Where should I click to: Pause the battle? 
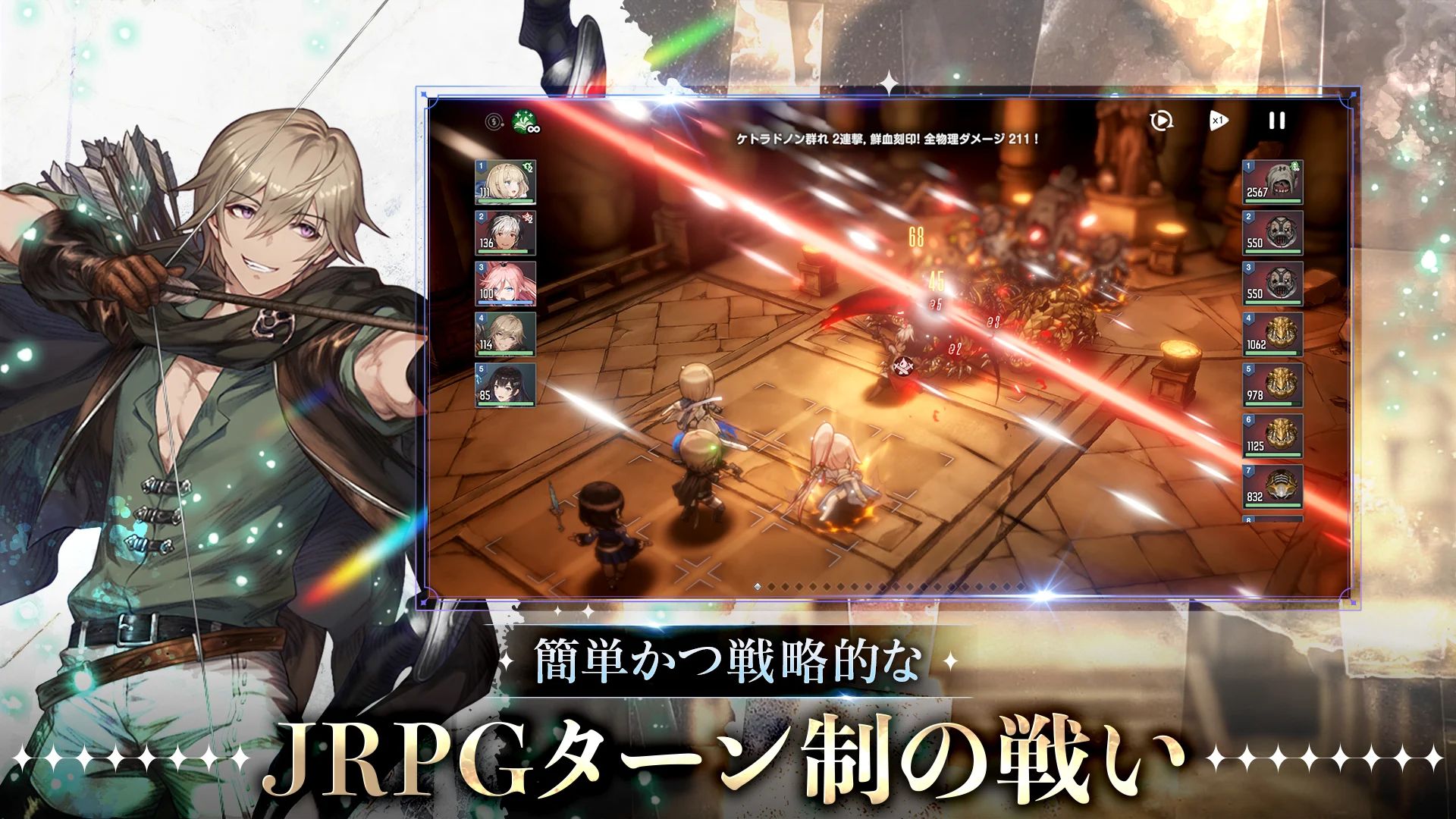1277,121
